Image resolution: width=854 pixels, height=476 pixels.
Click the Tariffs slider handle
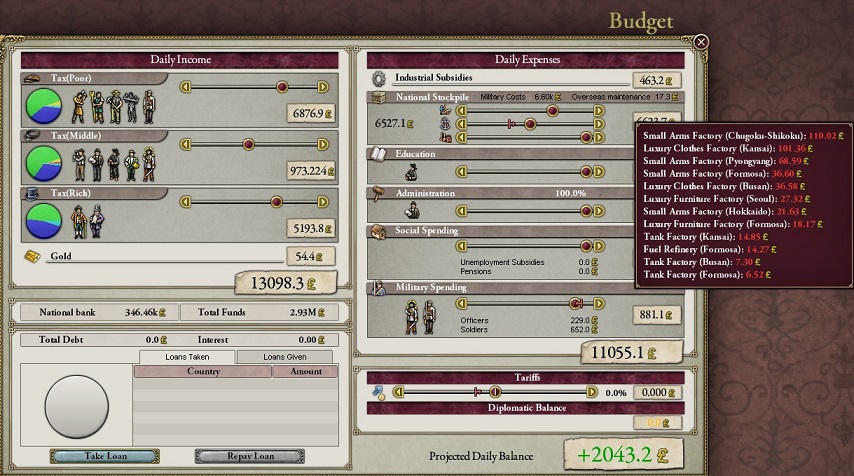pyautogui.click(x=494, y=392)
